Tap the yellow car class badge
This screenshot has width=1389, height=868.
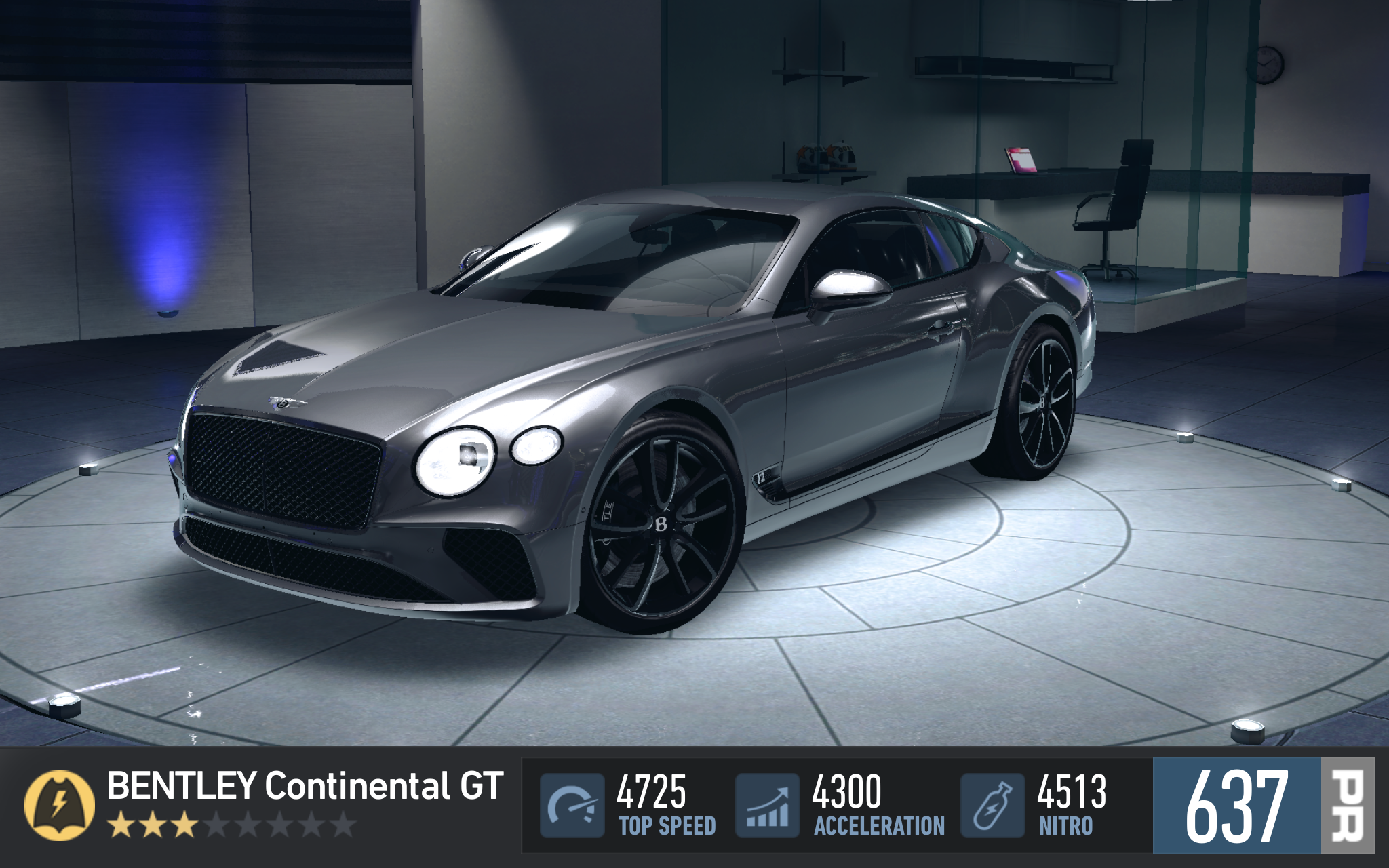pyautogui.click(x=60, y=805)
